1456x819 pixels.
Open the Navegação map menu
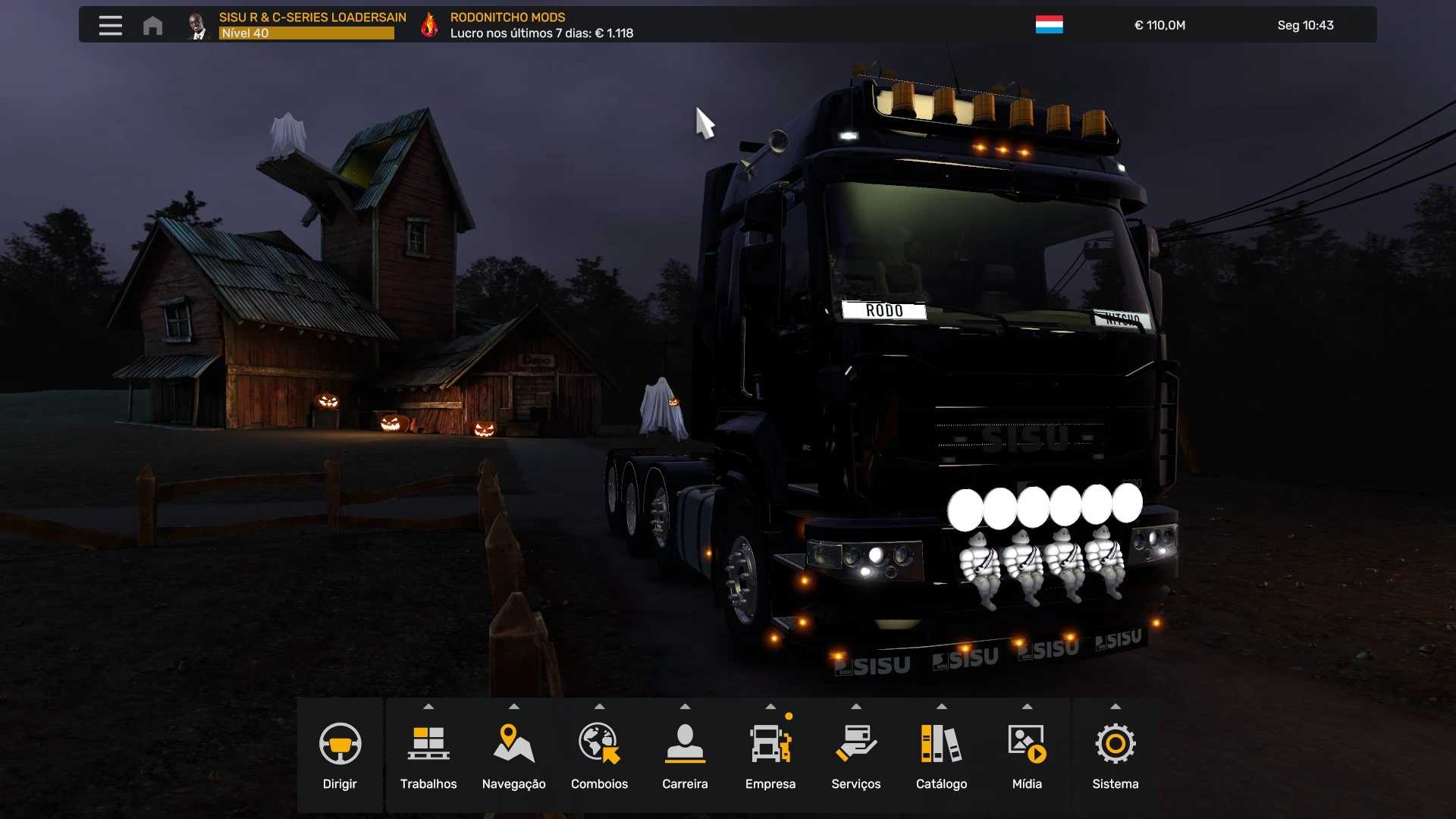513,755
